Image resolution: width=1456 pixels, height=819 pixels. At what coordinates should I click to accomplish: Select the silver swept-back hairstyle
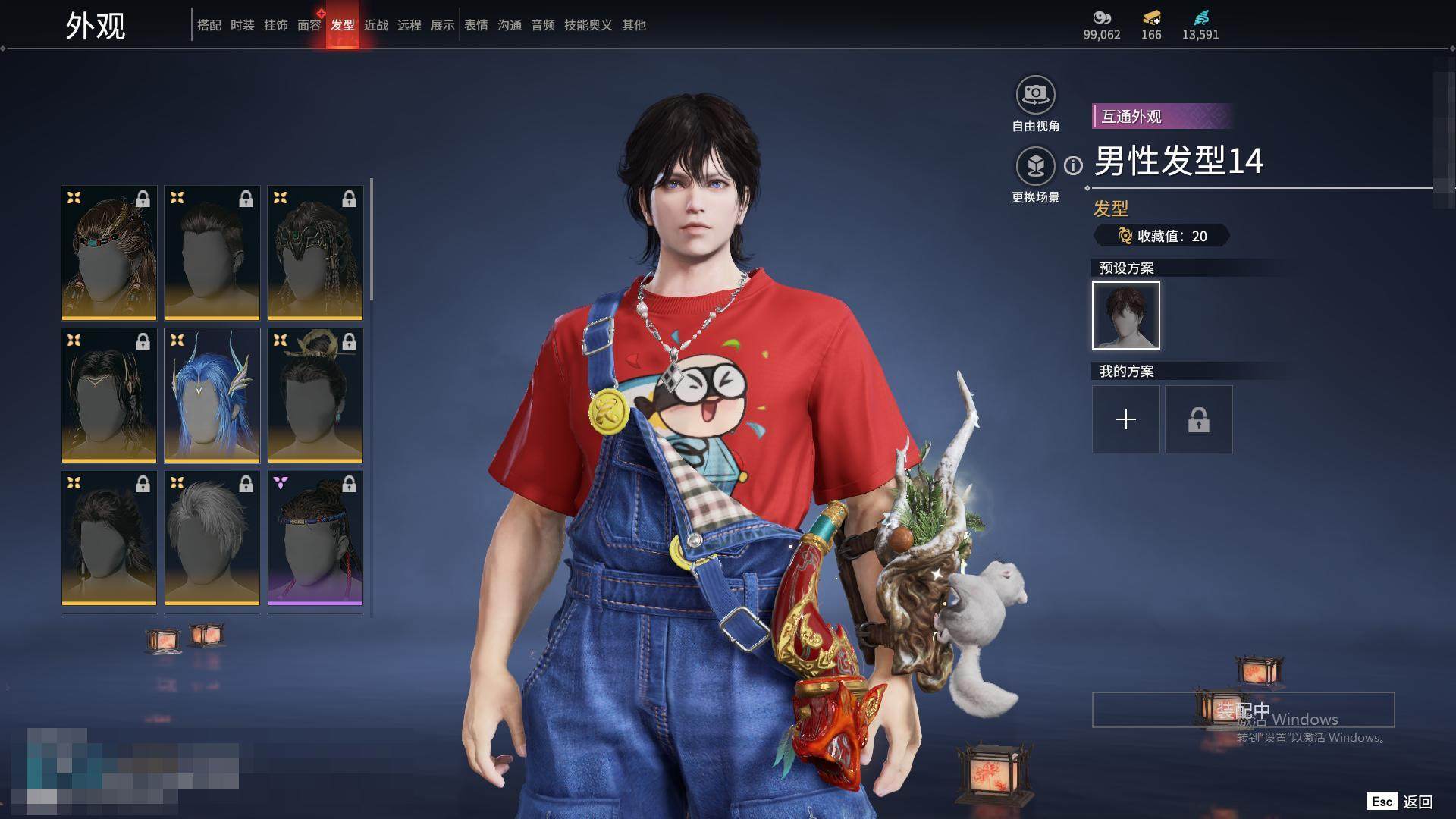click(212, 538)
